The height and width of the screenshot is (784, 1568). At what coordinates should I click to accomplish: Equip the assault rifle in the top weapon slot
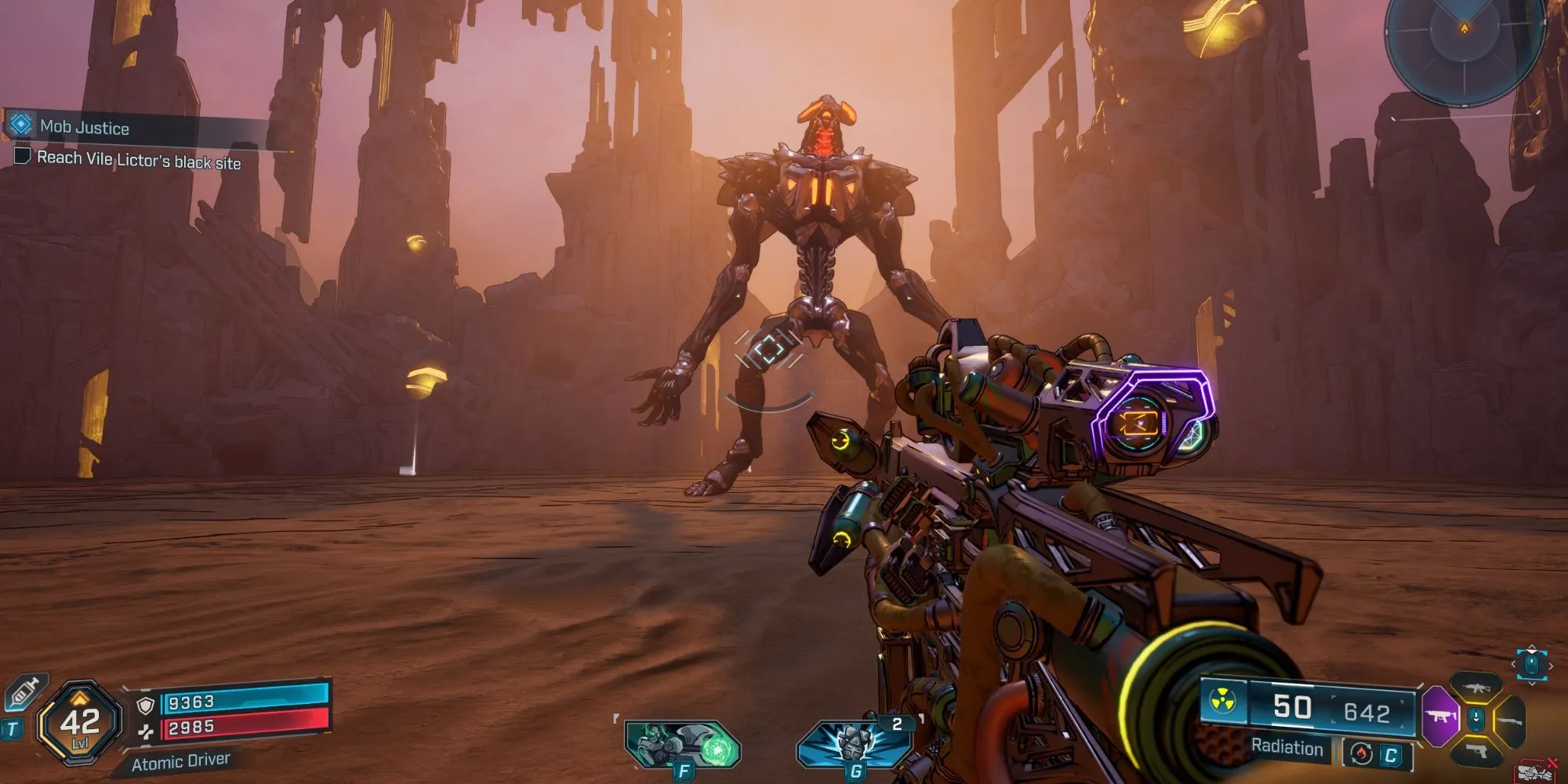point(1476,688)
